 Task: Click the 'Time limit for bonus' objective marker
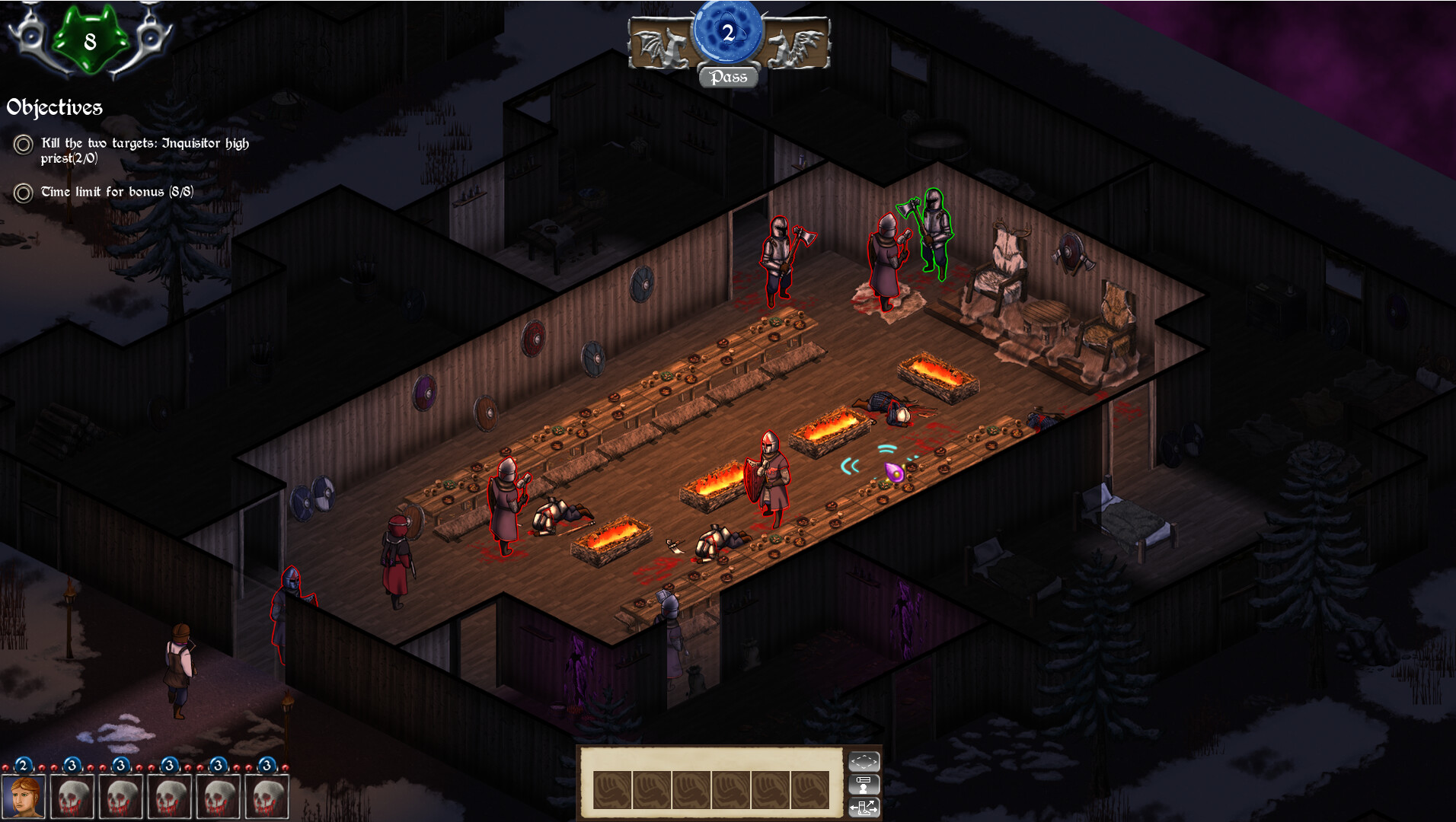pos(23,193)
